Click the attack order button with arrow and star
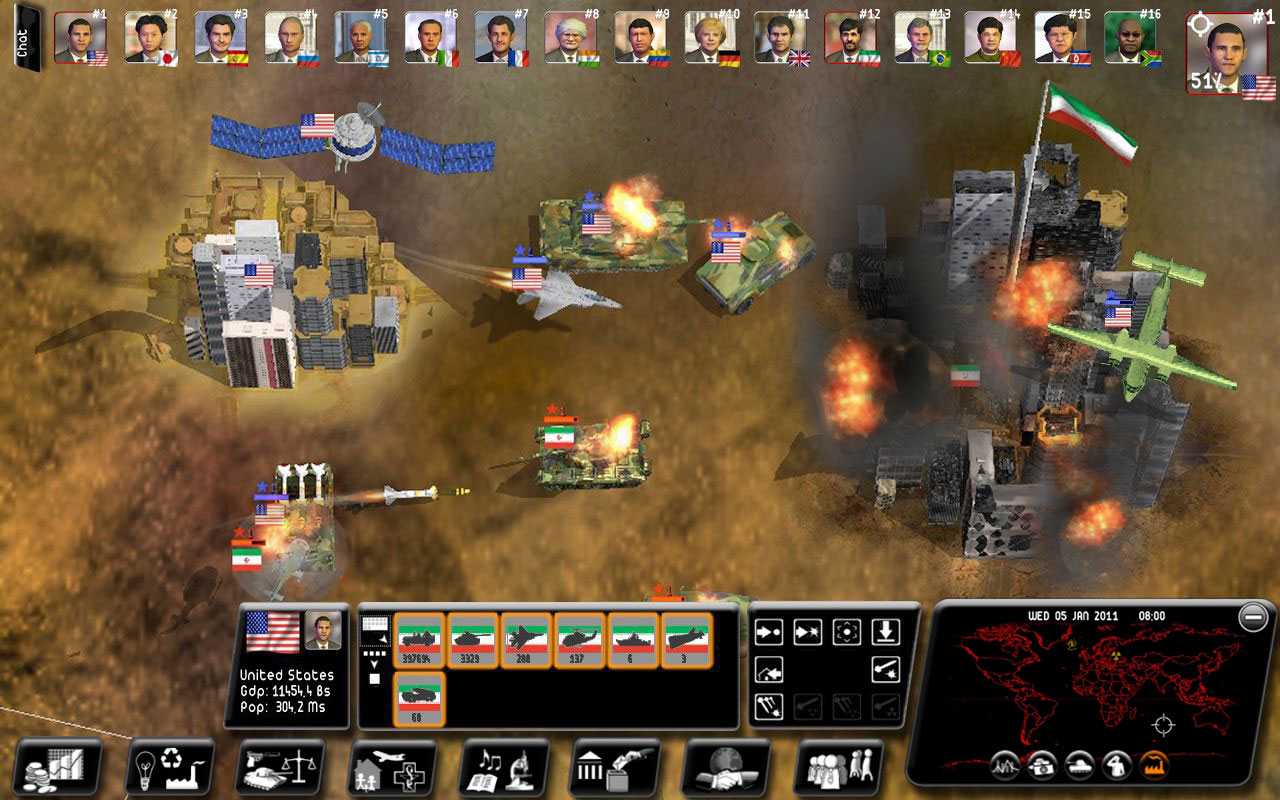This screenshot has width=1280, height=800. pos(807,631)
